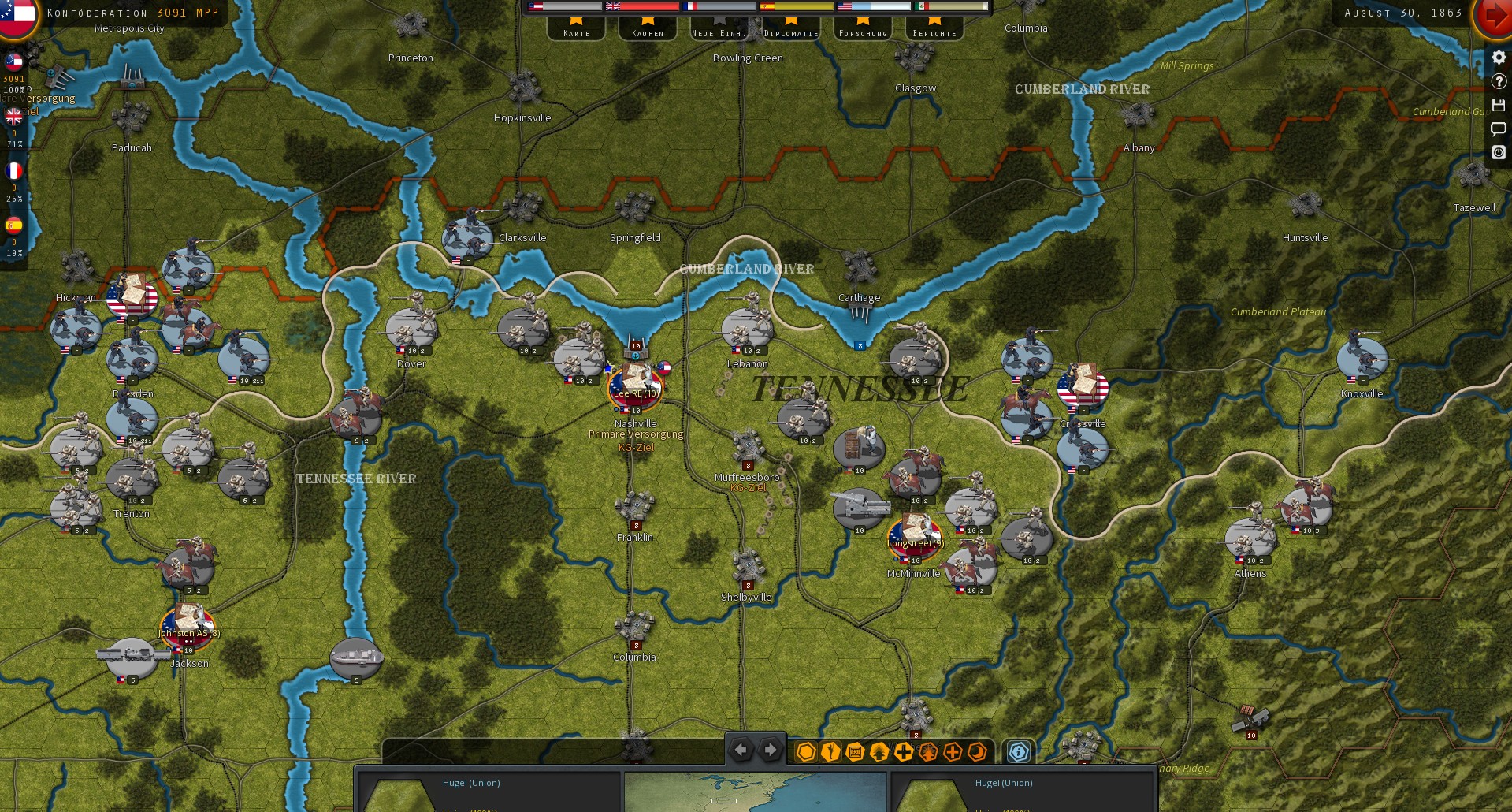The width and height of the screenshot is (1512, 812).
Task: Click the blue info hex icon
Action: (1017, 753)
